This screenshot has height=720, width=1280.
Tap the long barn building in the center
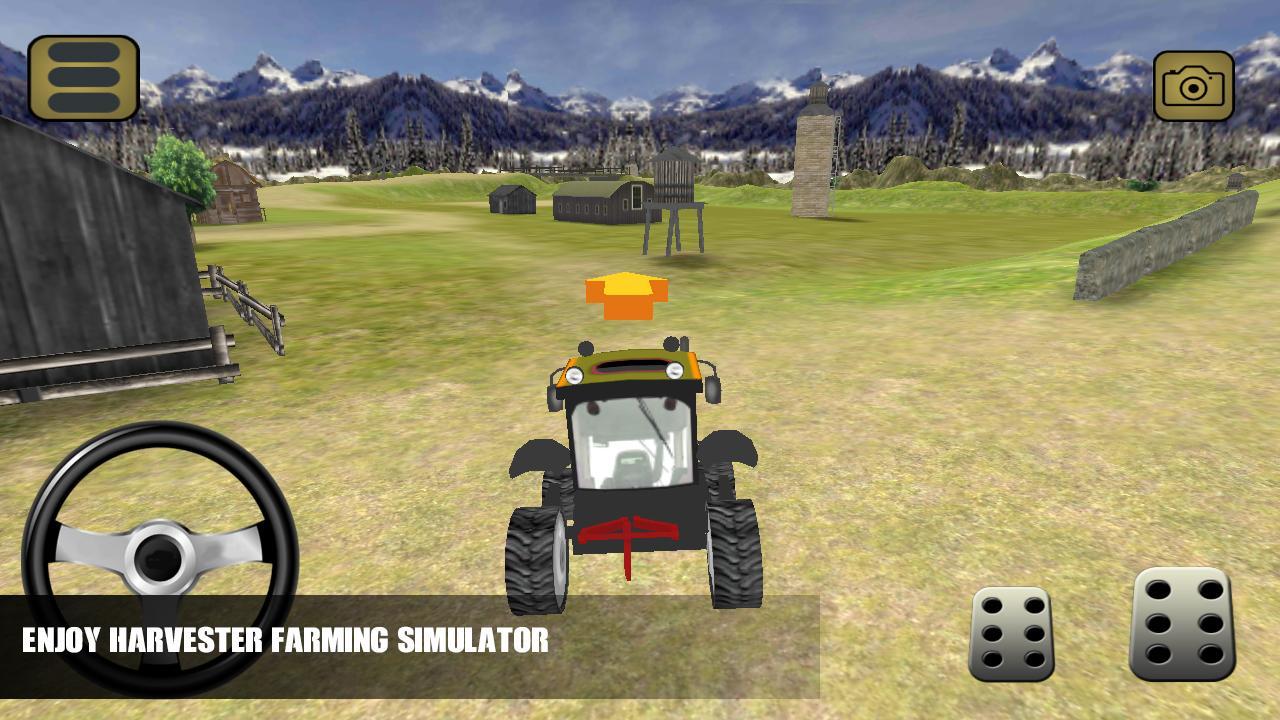(597, 202)
